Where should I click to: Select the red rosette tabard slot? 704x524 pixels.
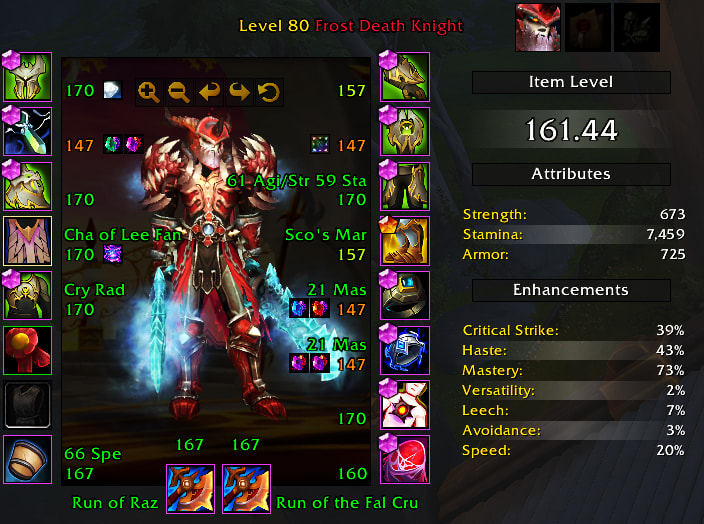pos(28,350)
